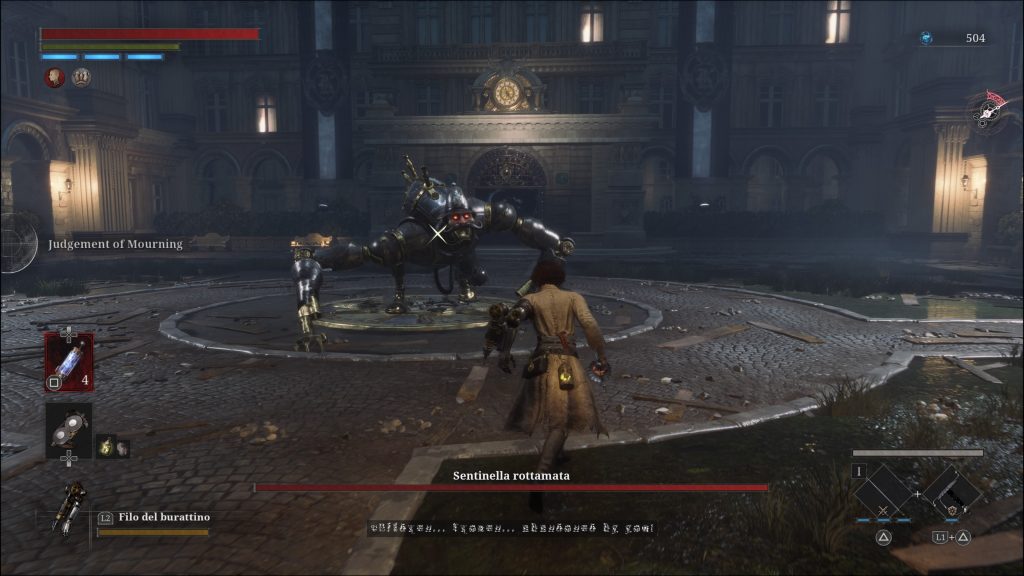Select the crossed-swords Fable Art diamond slot
This screenshot has width=1024, height=576.
click(883, 492)
